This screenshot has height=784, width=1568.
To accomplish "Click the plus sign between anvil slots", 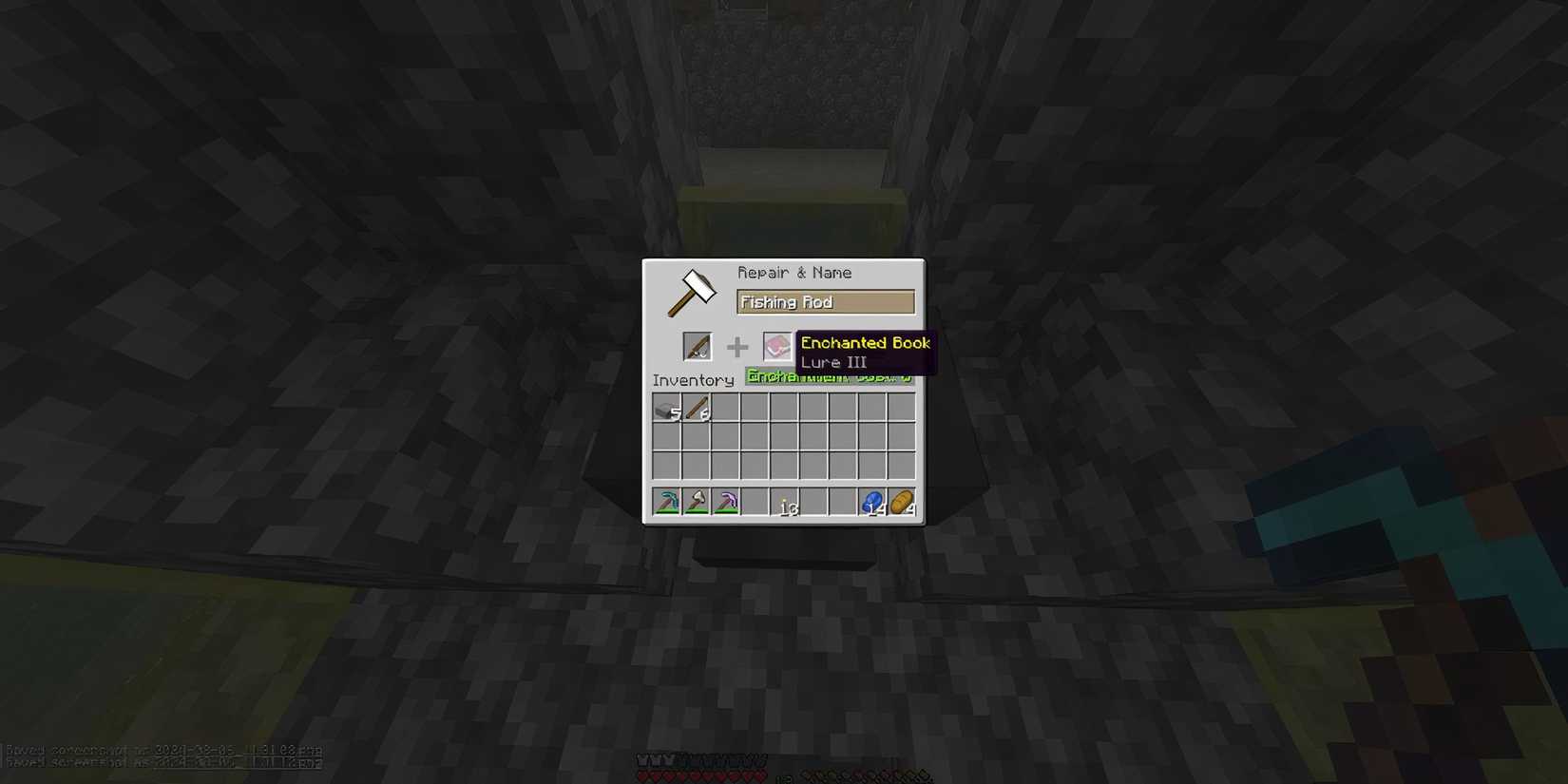I will 737,346.
